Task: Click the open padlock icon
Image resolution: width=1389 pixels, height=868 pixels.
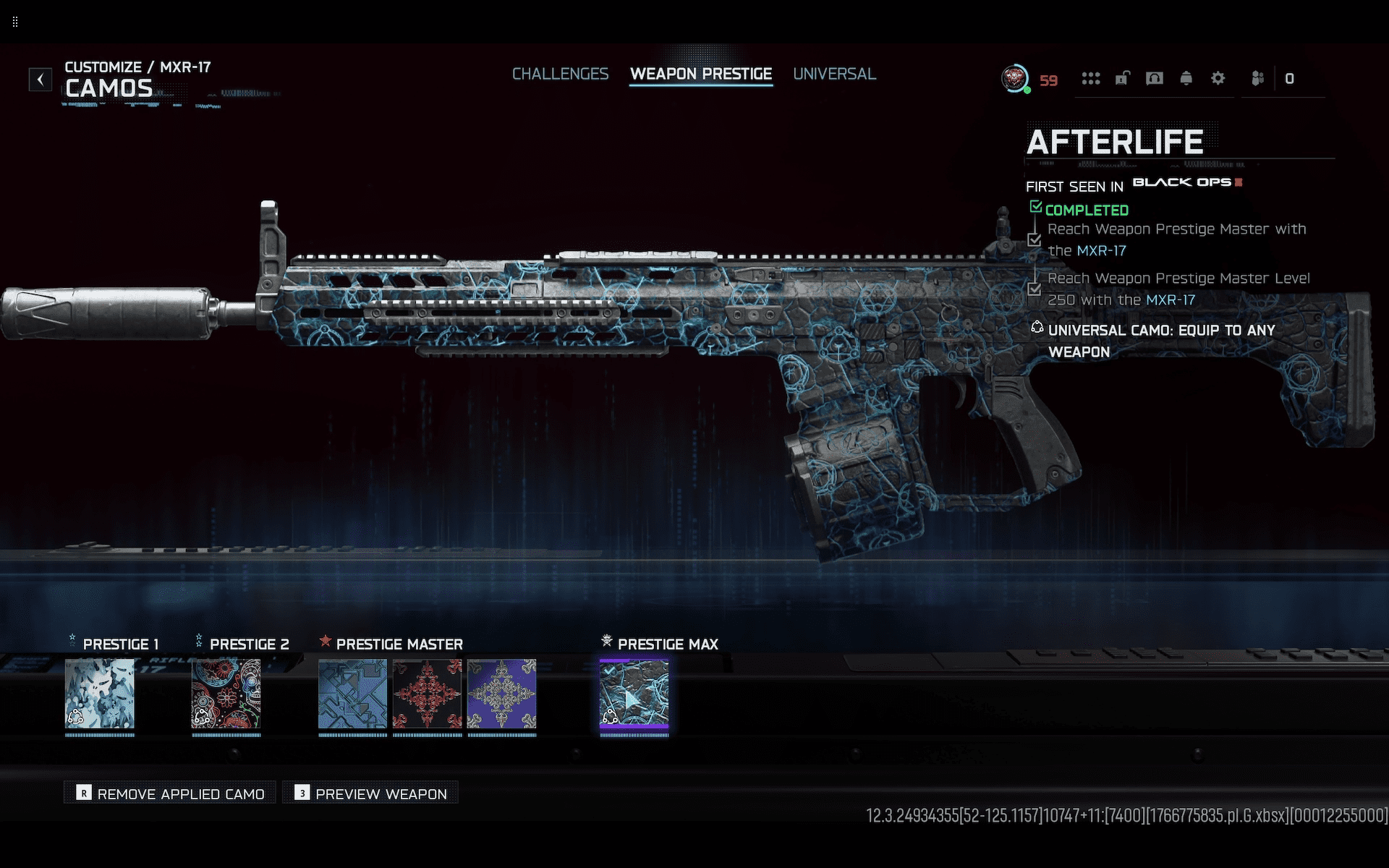Action: pyautogui.click(x=1122, y=78)
